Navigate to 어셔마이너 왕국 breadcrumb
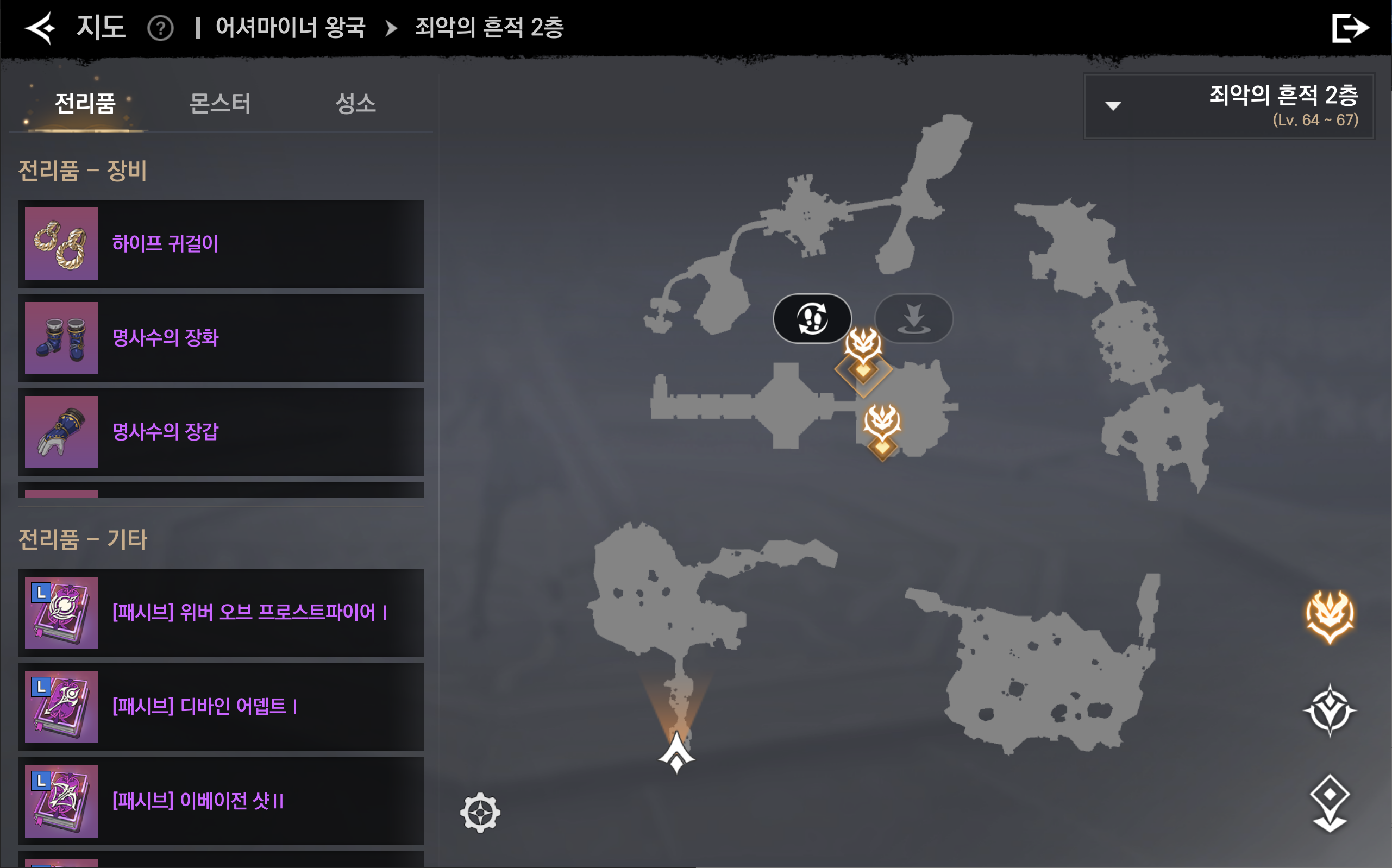This screenshot has width=1392, height=868. tap(290, 28)
